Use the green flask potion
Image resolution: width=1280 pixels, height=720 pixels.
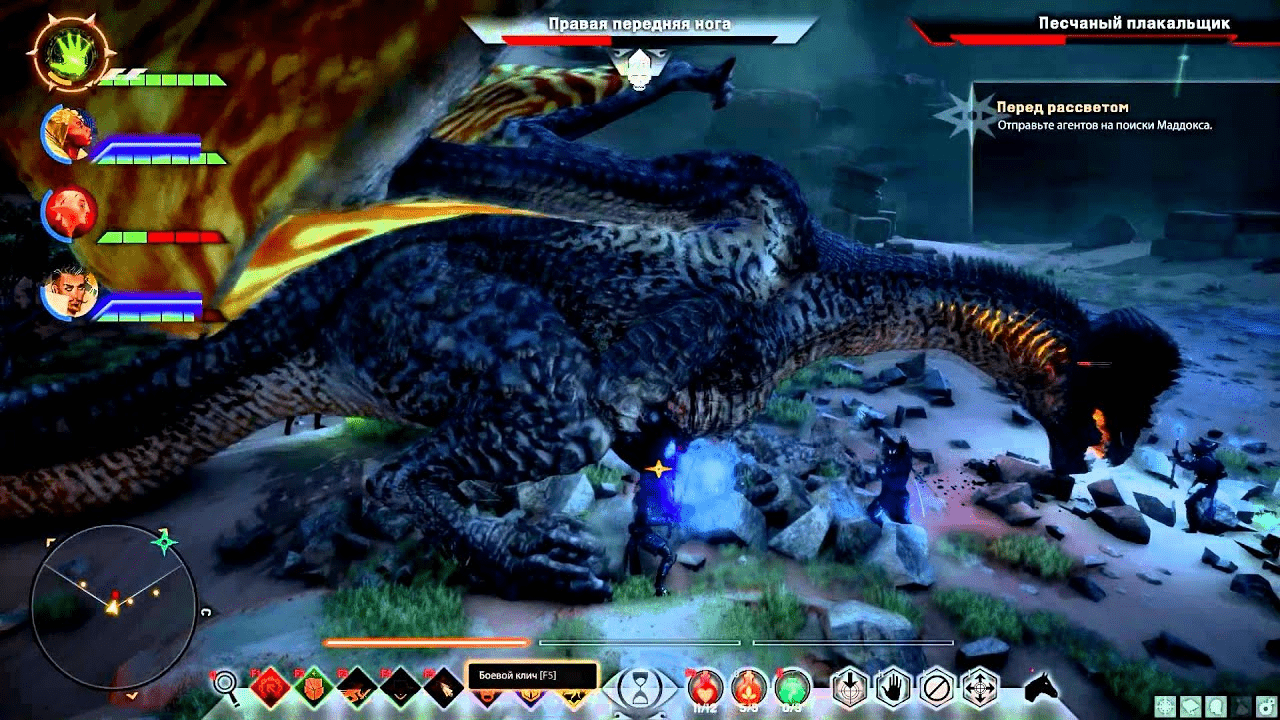click(792, 687)
